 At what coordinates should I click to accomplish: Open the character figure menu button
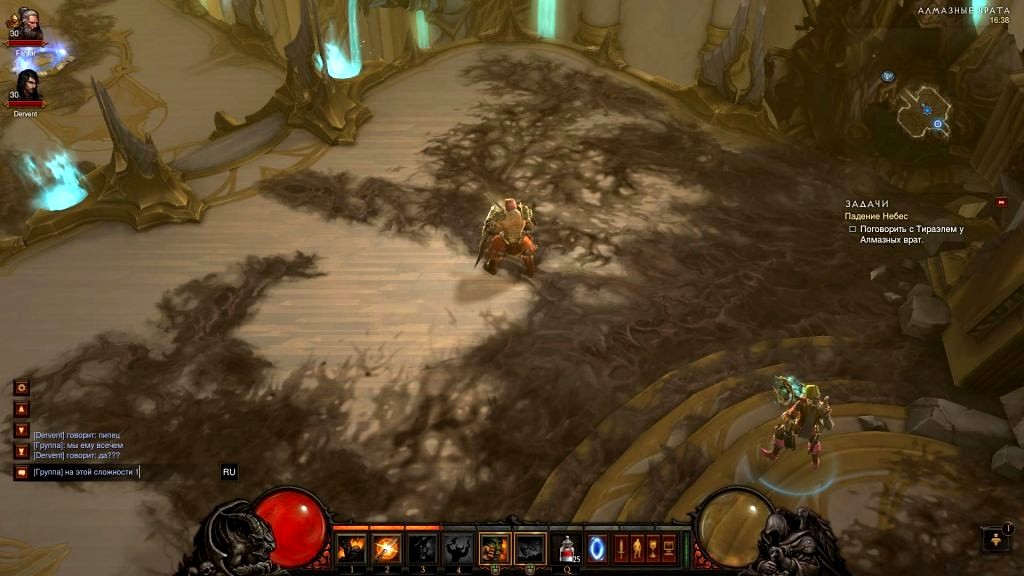click(x=635, y=548)
